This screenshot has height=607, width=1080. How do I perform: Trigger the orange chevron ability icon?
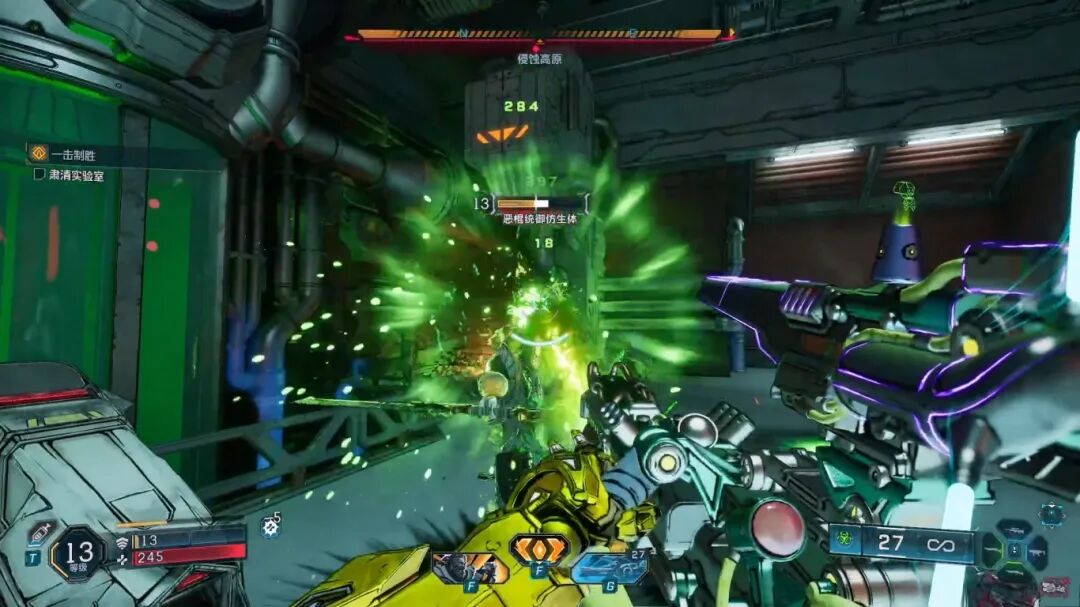click(x=539, y=549)
